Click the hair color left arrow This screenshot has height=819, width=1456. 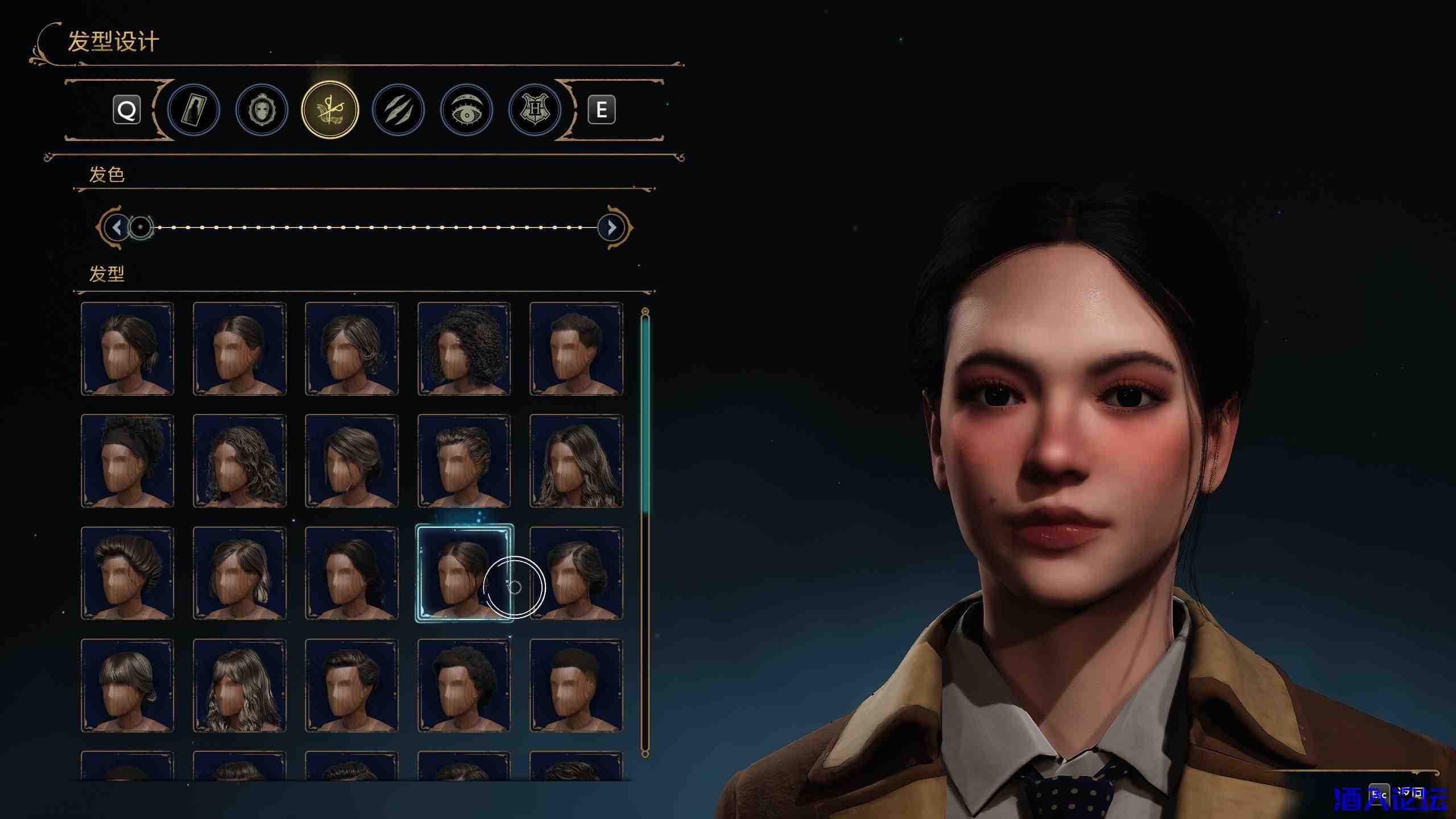pos(117,227)
